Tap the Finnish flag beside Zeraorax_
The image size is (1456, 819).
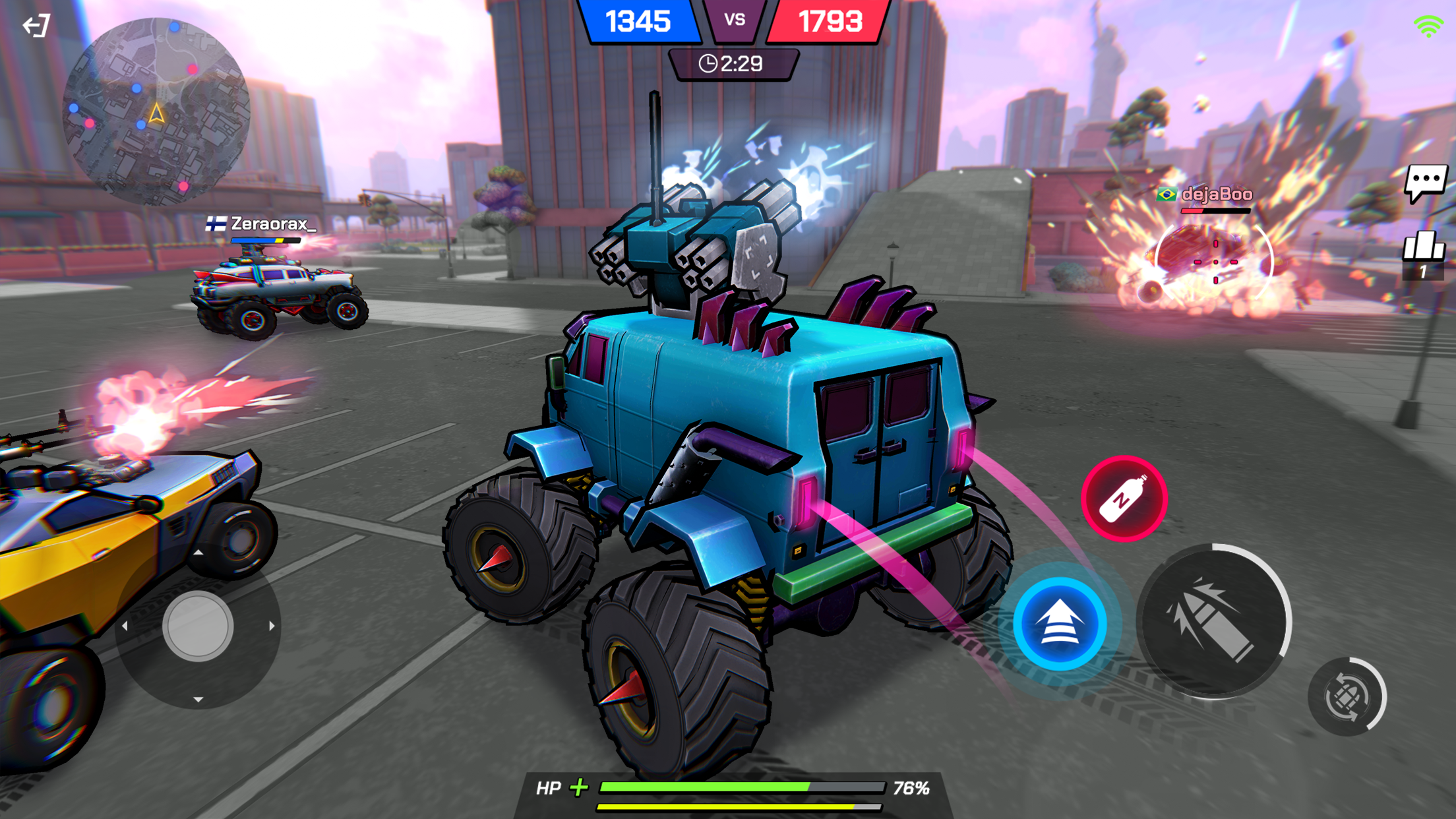[218, 224]
